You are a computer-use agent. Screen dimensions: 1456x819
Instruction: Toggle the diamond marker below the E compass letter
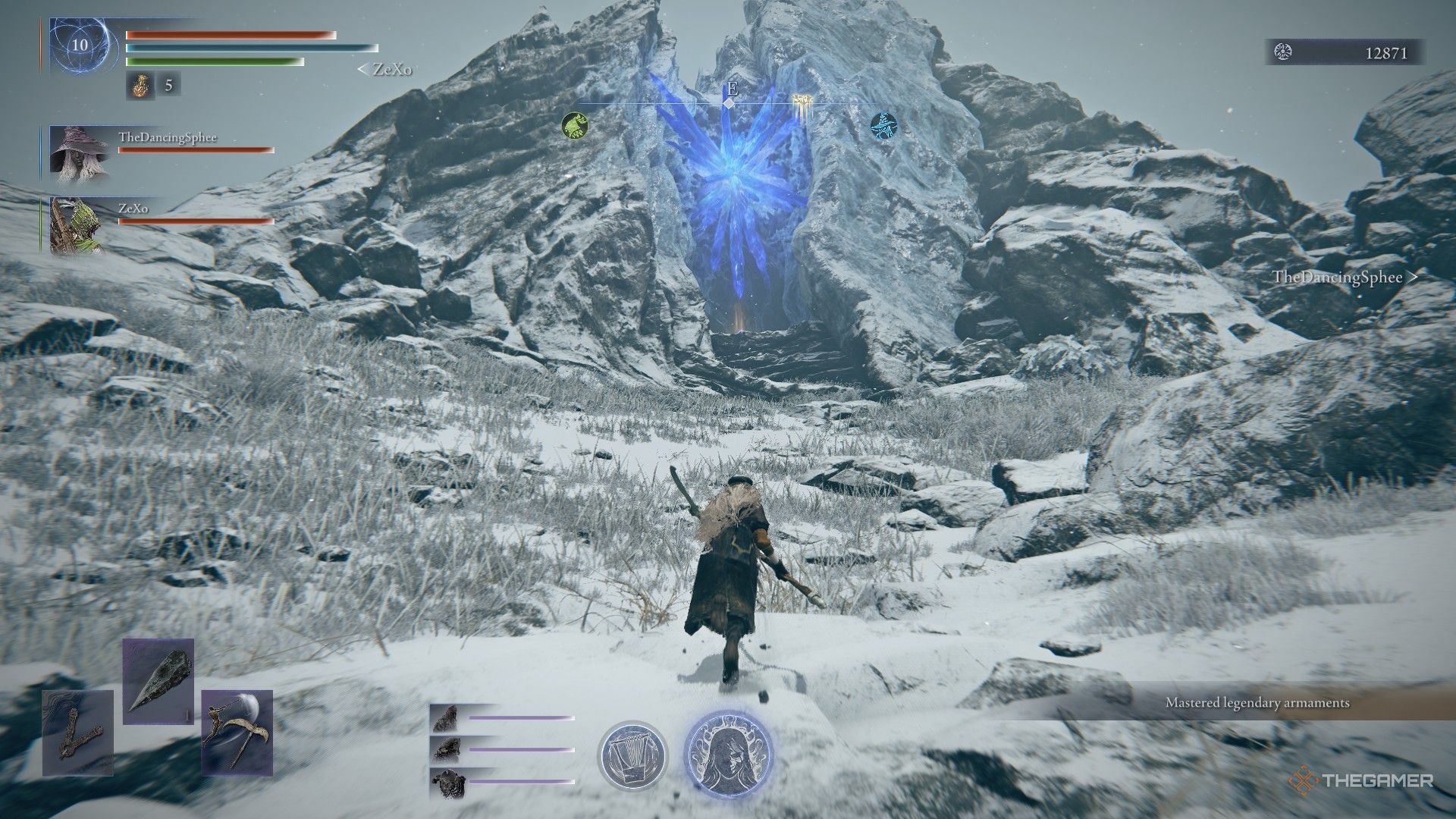point(730,104)
